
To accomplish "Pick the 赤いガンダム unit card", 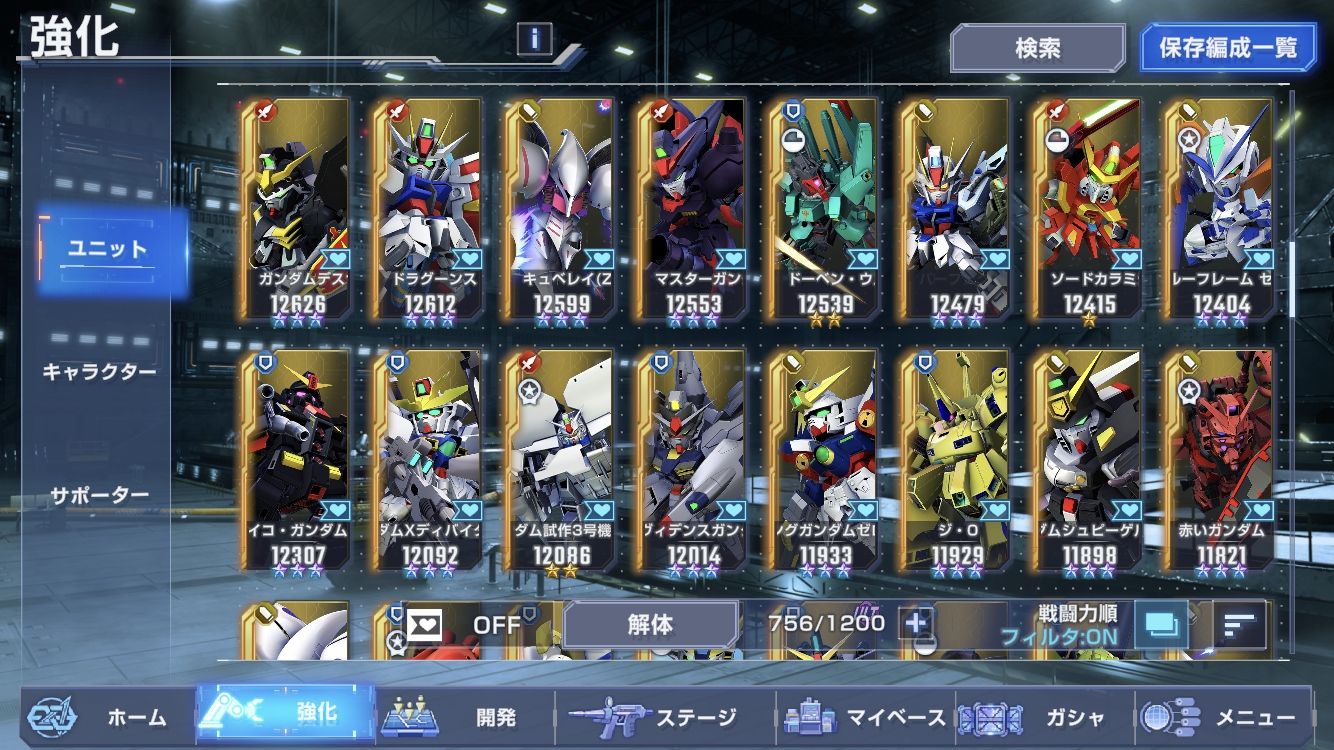I will [1220, 460].
